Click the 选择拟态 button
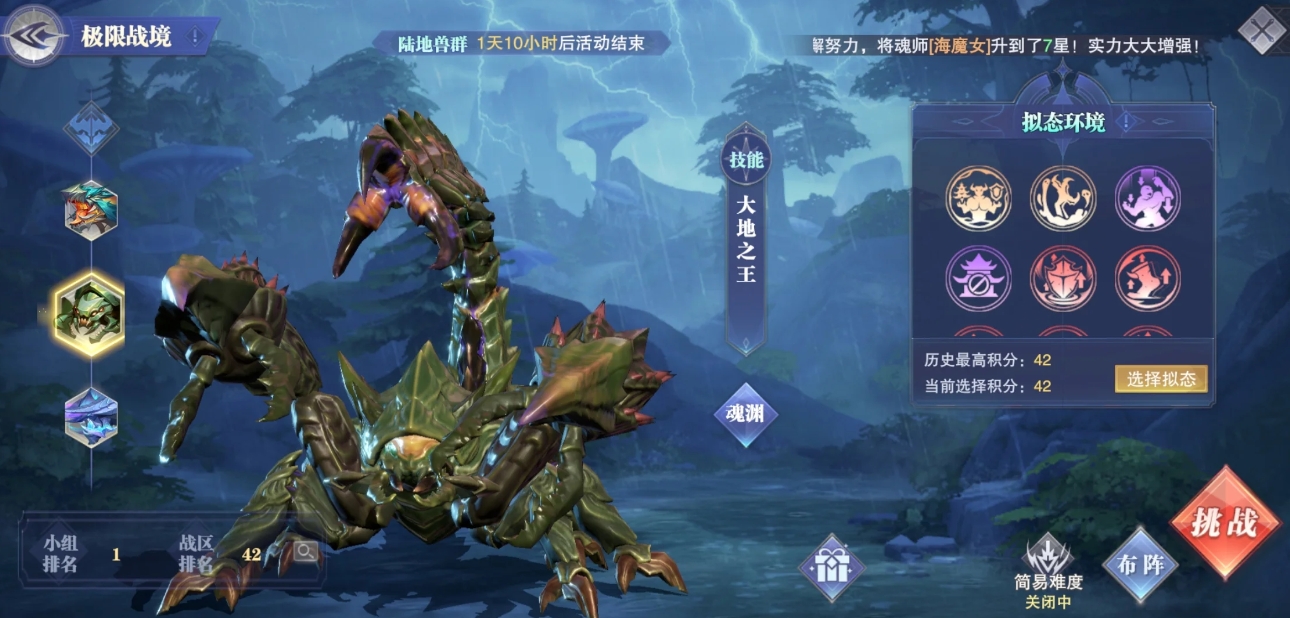Image resolution: width=1290 pixels, height=618 pixels. (x=1160, y=379)
